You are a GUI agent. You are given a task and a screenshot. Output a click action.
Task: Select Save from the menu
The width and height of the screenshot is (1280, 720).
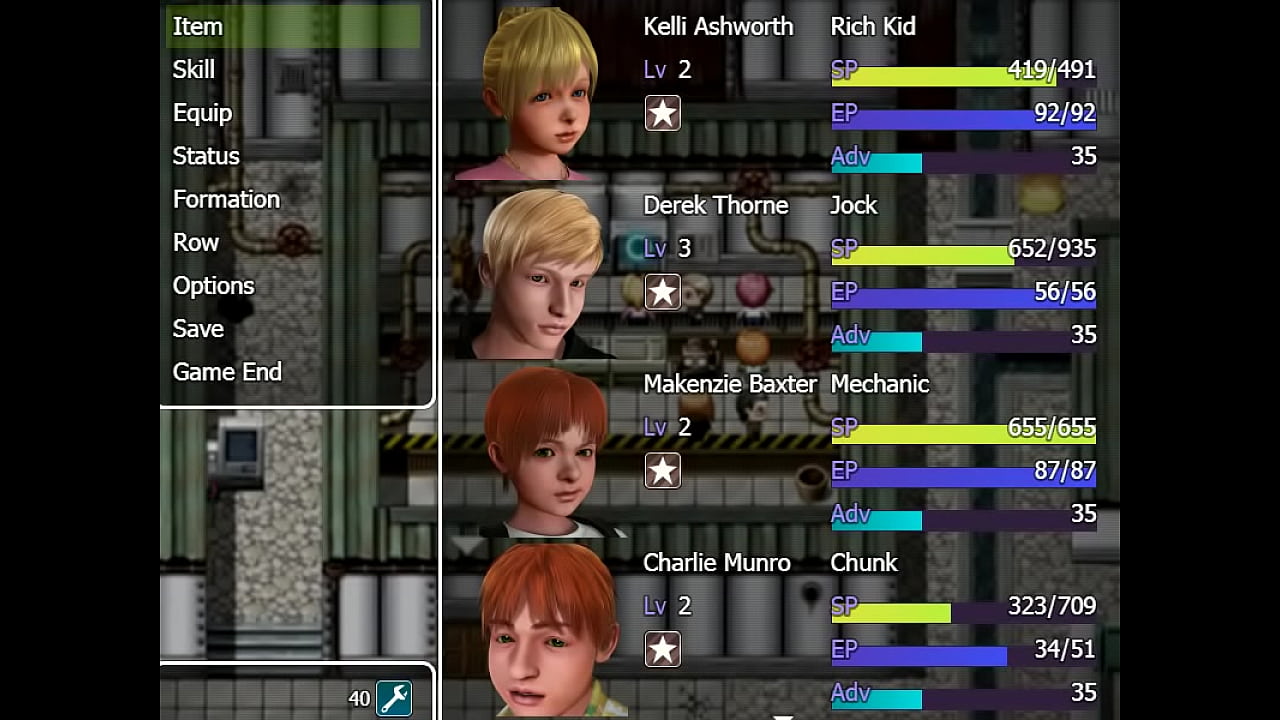198,328
